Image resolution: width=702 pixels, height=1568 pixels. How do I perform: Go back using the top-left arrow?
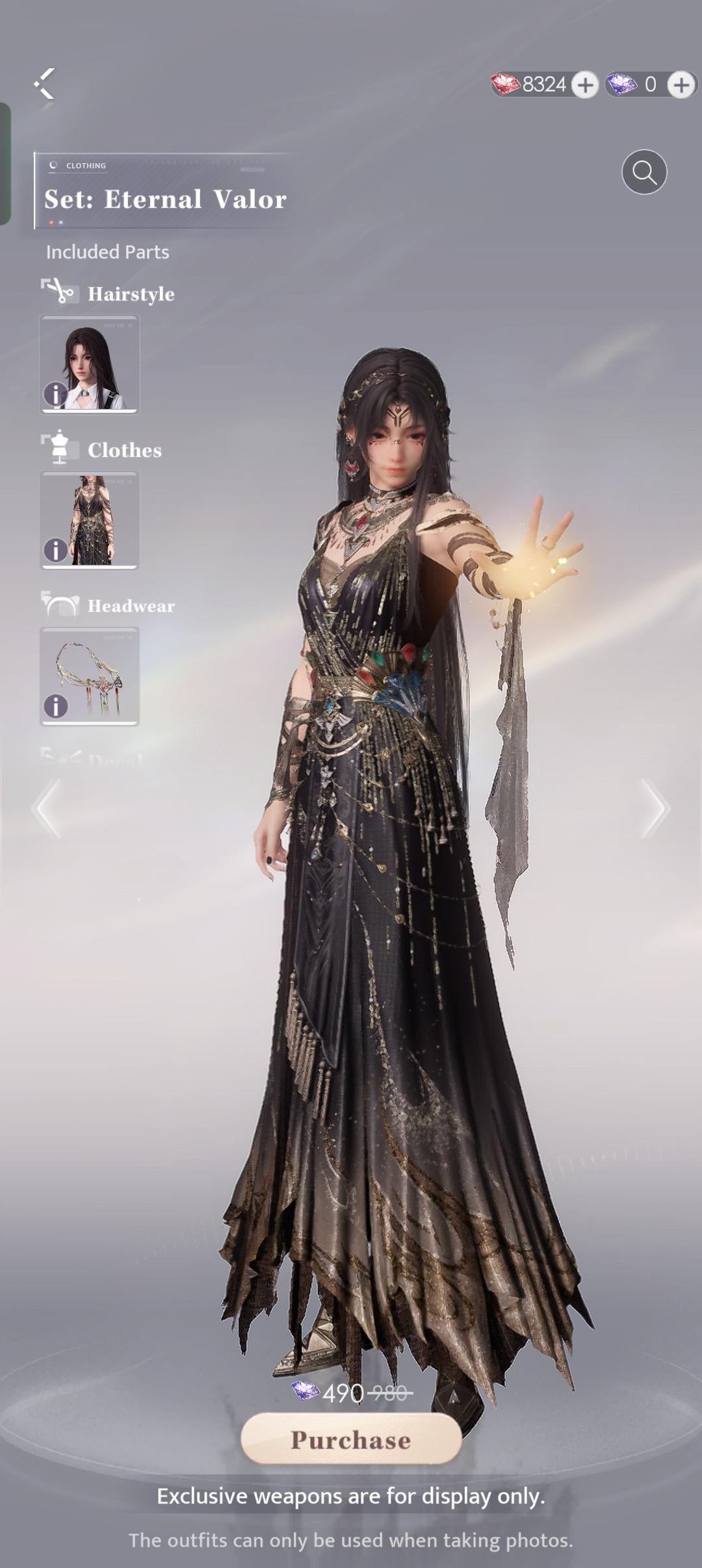pos(44,84)
